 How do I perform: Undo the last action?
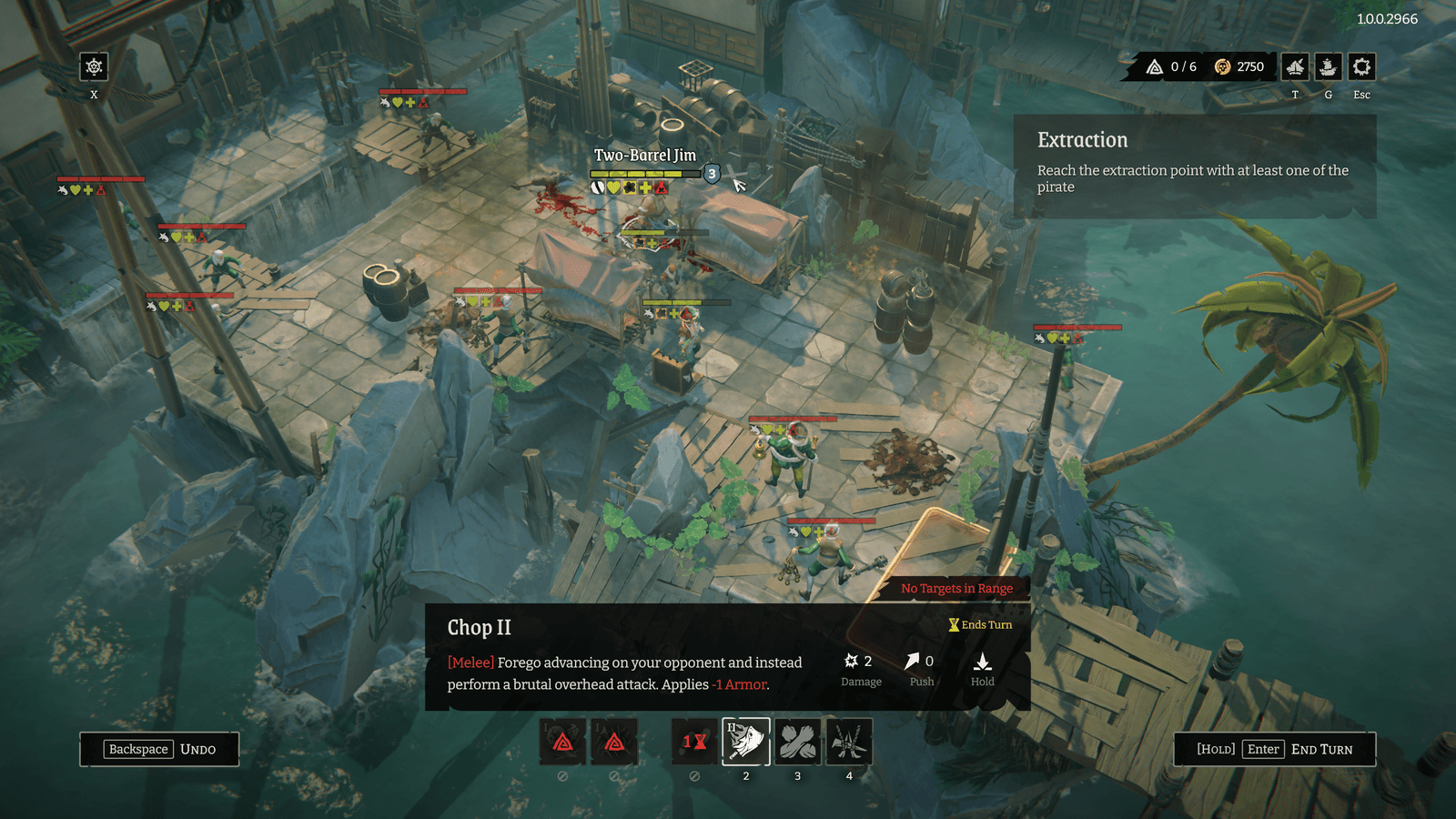[x=159, y=749]
